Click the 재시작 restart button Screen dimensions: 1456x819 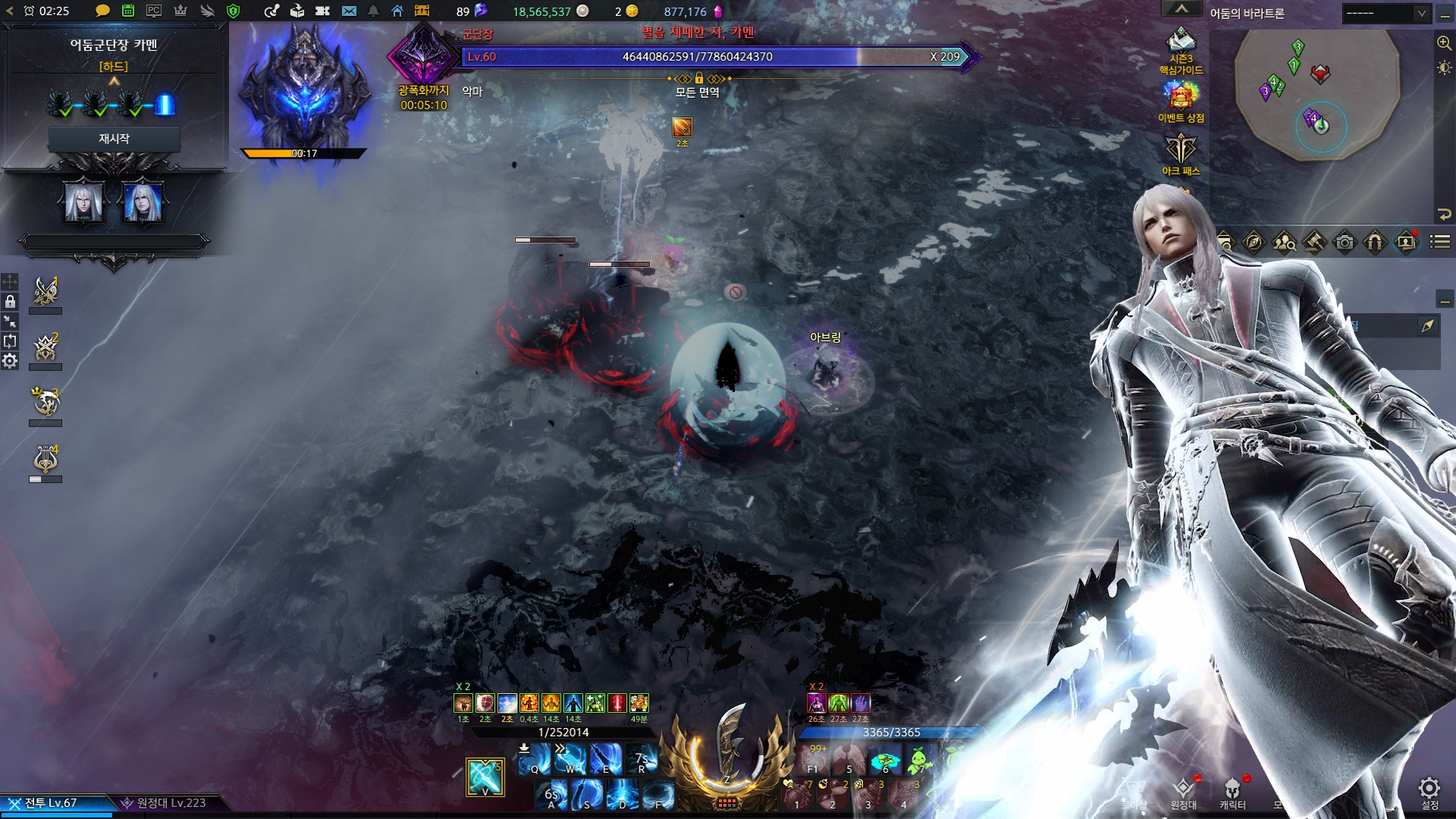click(x=114, y=139)
